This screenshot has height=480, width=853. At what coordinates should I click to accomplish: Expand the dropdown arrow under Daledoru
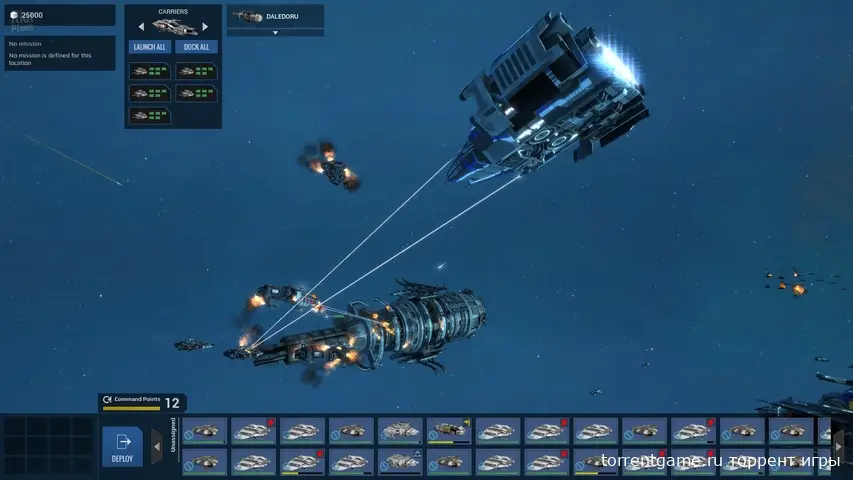tap(275, 32)
